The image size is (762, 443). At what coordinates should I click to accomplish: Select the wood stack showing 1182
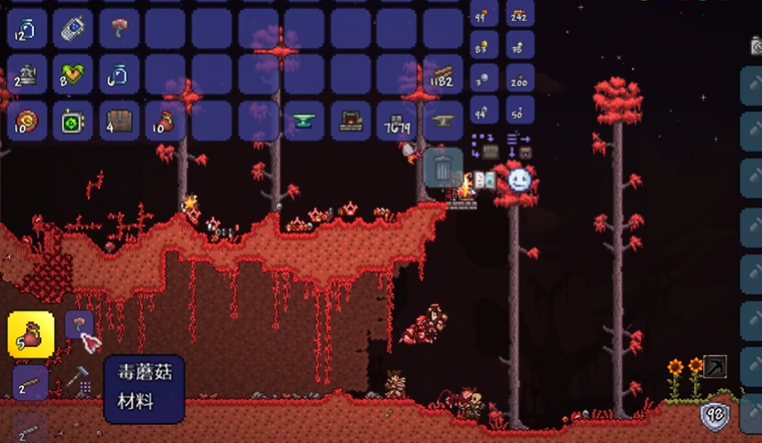[x=442, y=74]
